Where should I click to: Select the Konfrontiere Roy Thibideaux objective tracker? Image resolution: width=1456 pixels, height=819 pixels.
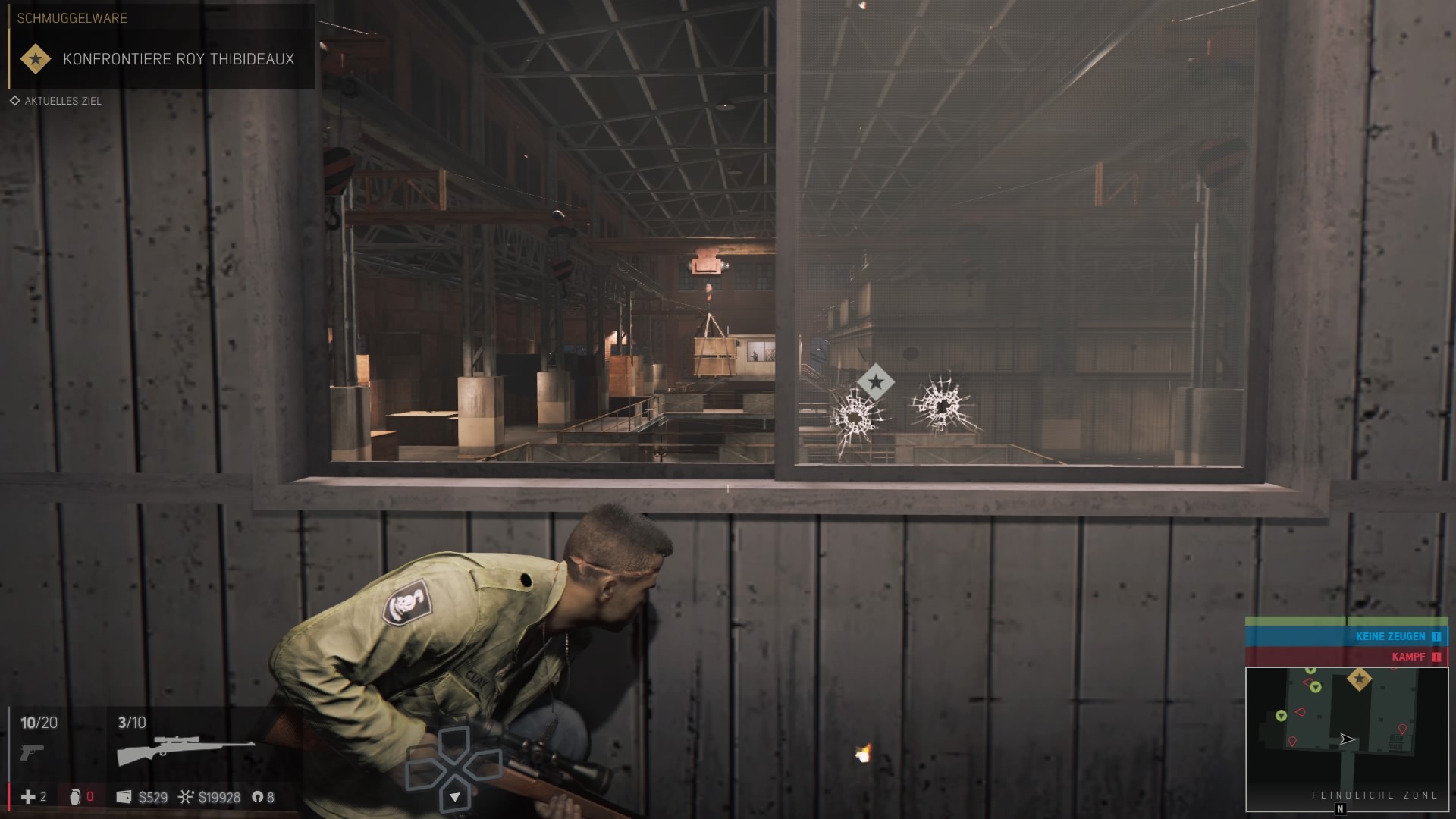[178, 59]
